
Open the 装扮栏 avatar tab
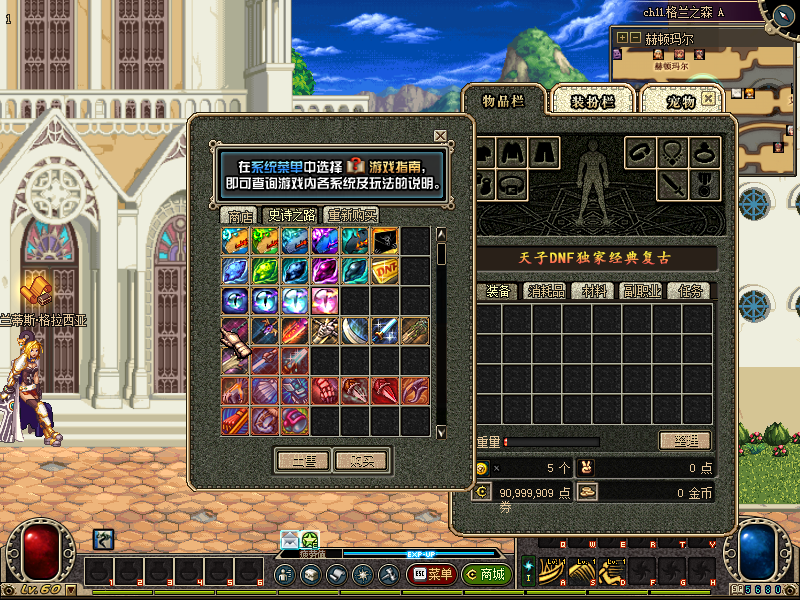click(591, 100)
